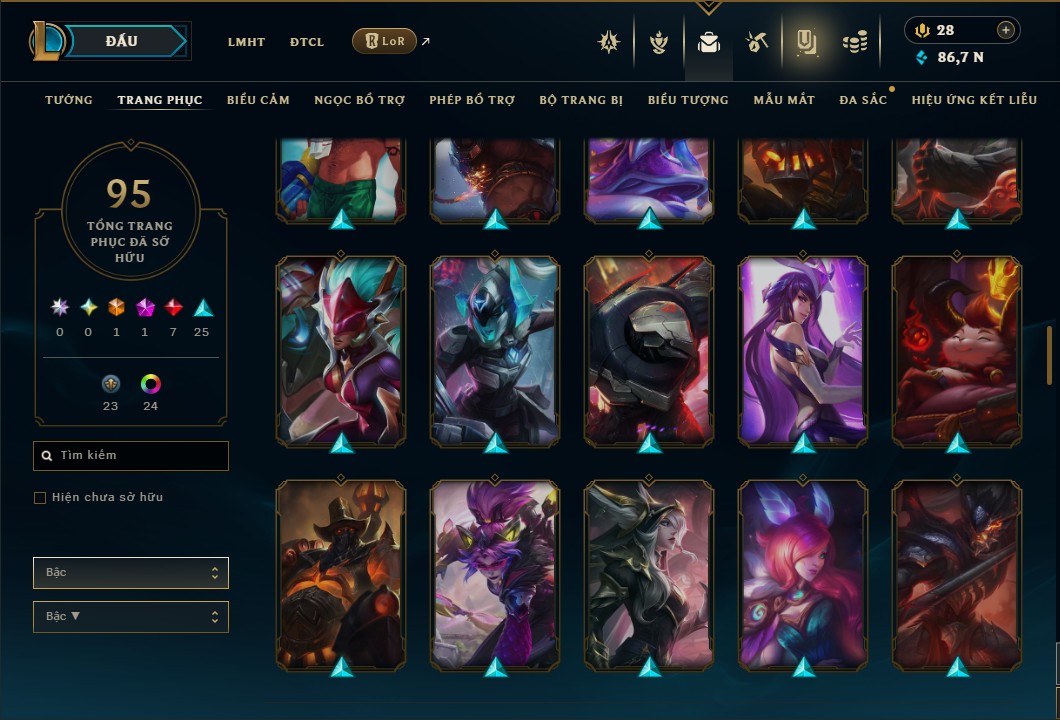Click the plus button to buy currency

click(1006, 30)
